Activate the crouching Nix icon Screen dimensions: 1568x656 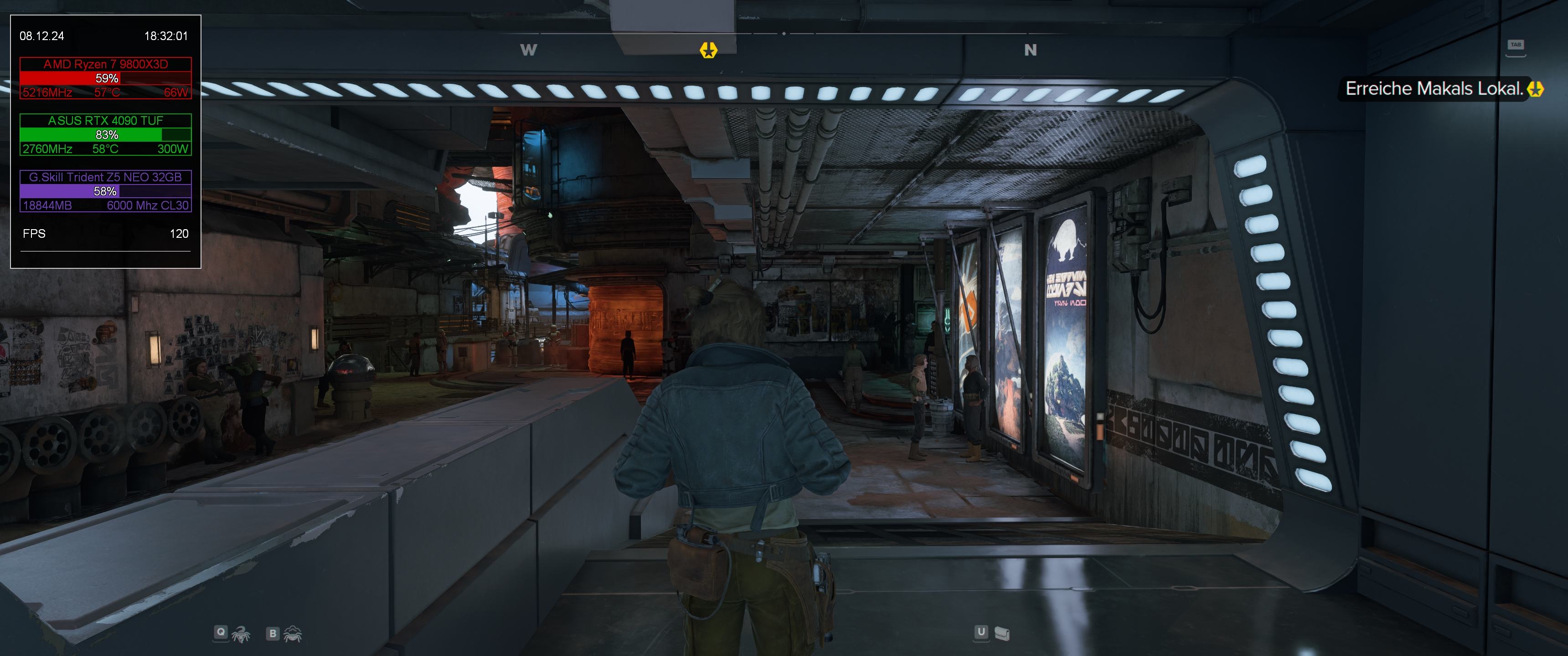(294, 634)
